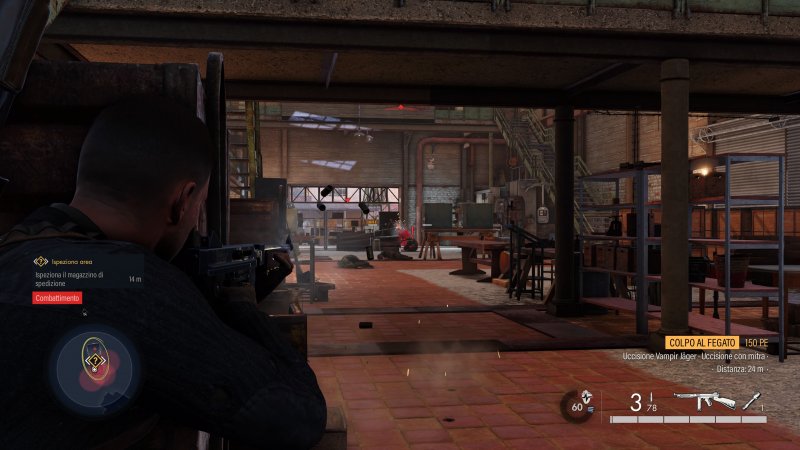The width and height of the screenshot is (800, 450).
Task: Select the submachine gun weapon icon
Action: click(x=704, y=401)
